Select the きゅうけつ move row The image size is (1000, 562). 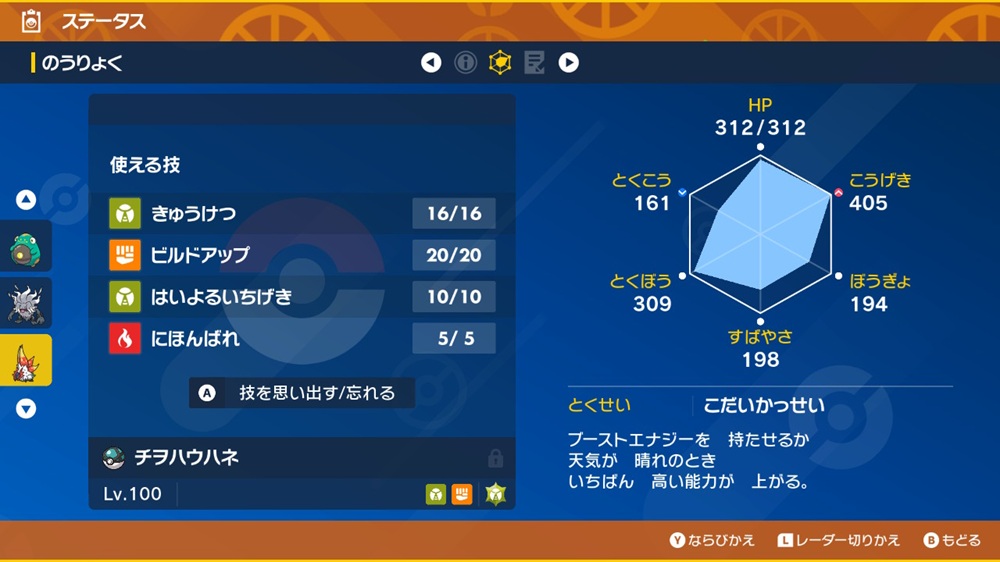302,213
